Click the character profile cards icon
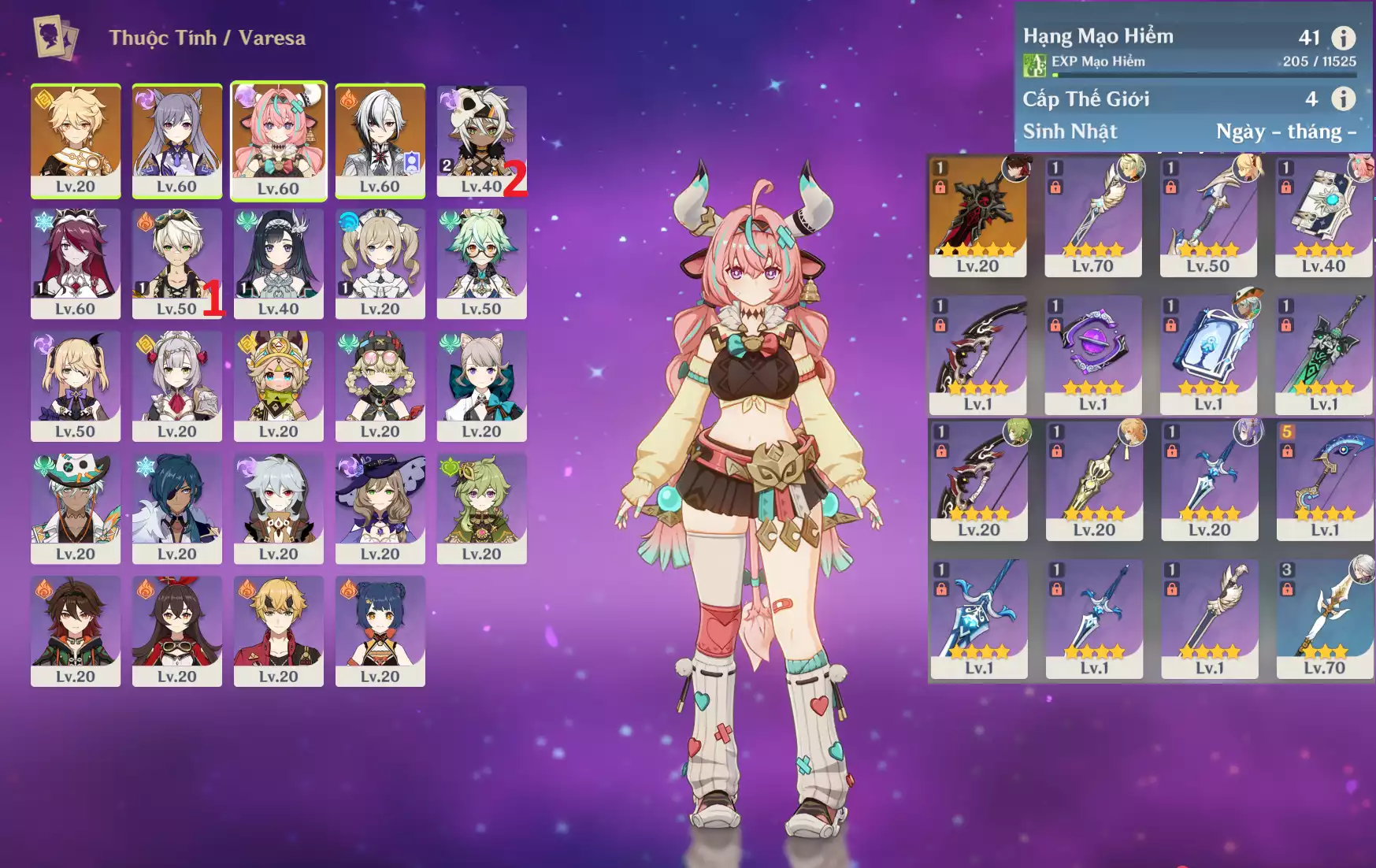 click(x=55, y=37)
